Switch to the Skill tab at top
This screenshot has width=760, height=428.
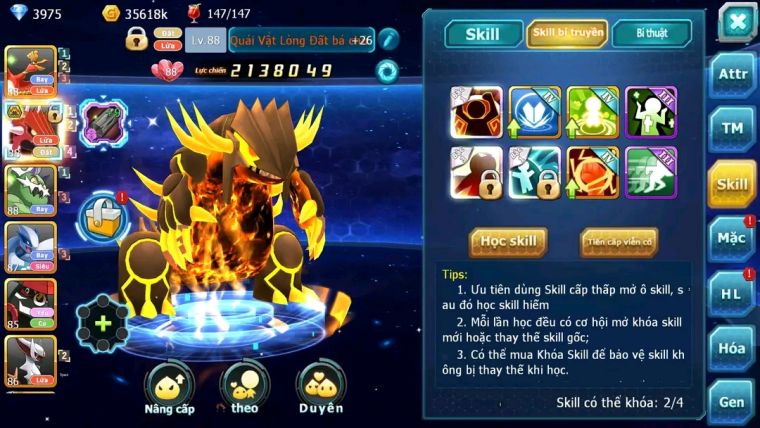click(481, 34)
